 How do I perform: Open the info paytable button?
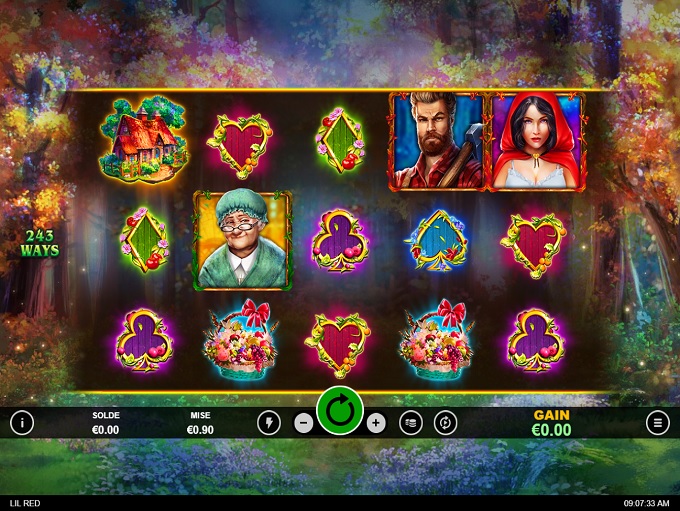point(22,422)
